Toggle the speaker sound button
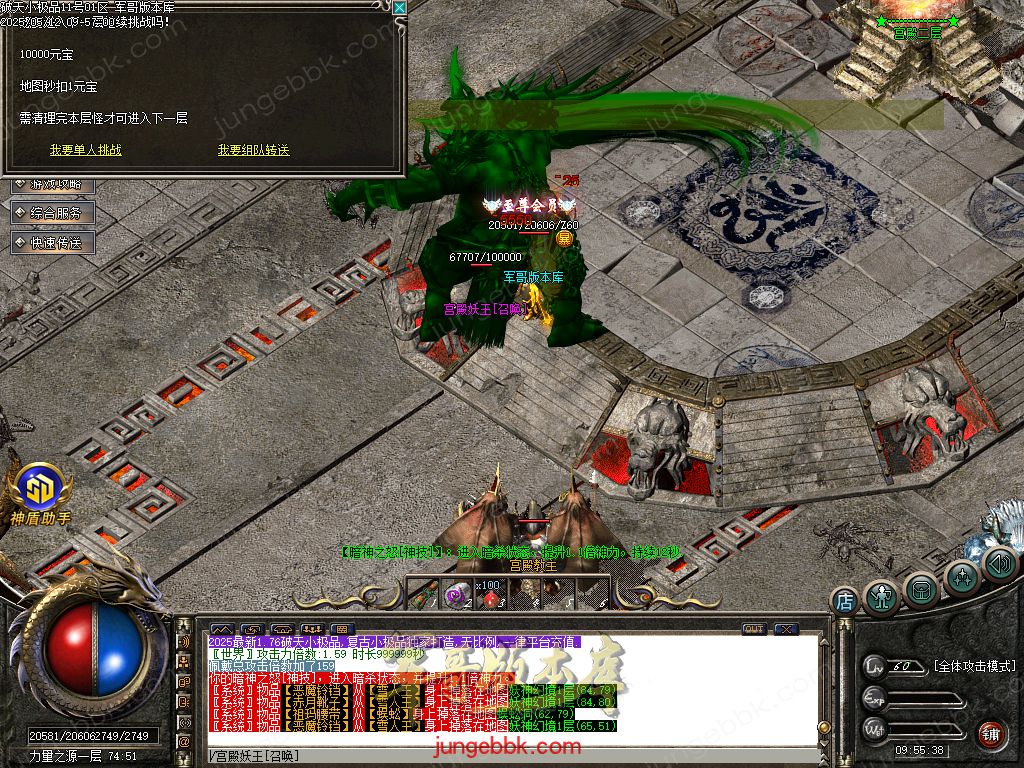This screenshot has width=1024, height=768. (x=999, y=564)
